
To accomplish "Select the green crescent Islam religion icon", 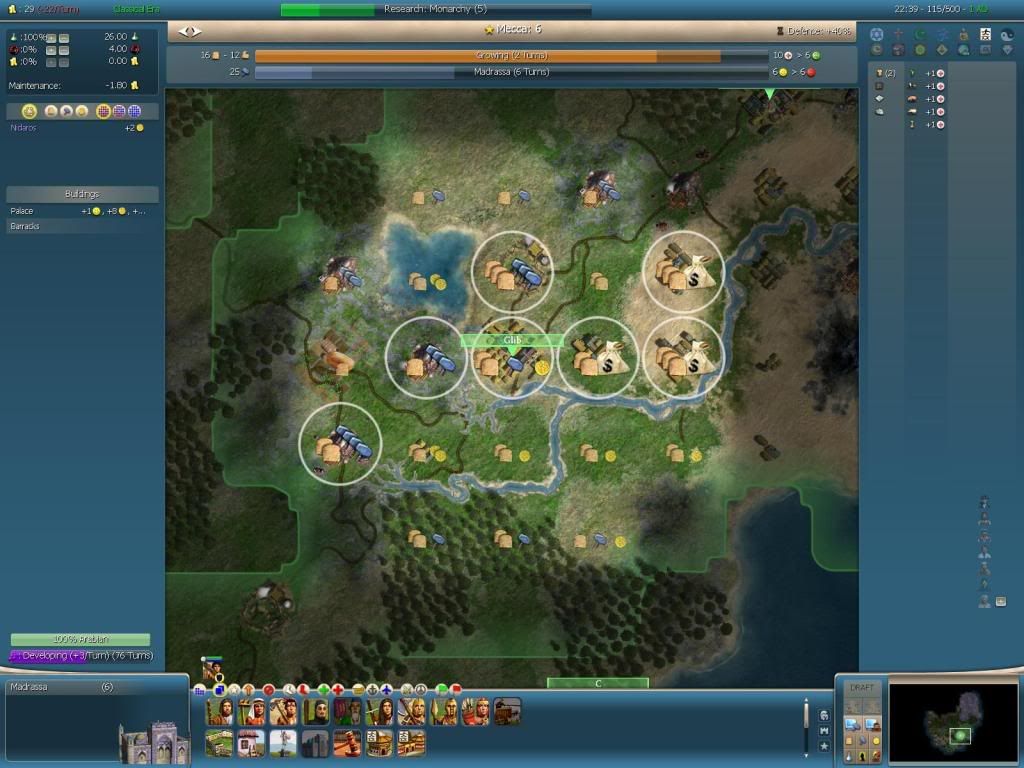I will (x=920, y=34).
